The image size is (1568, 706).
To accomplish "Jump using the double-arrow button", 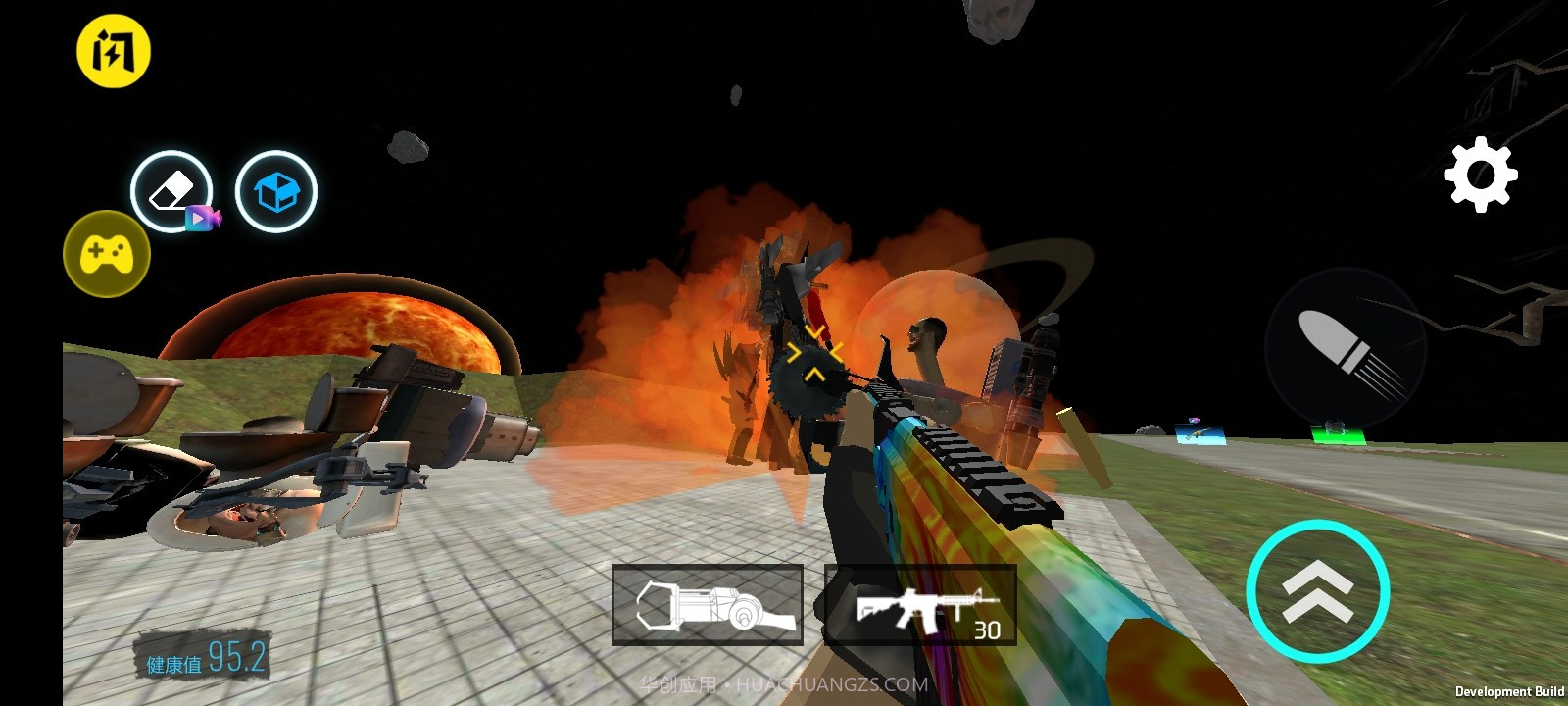I will 1318,591.
